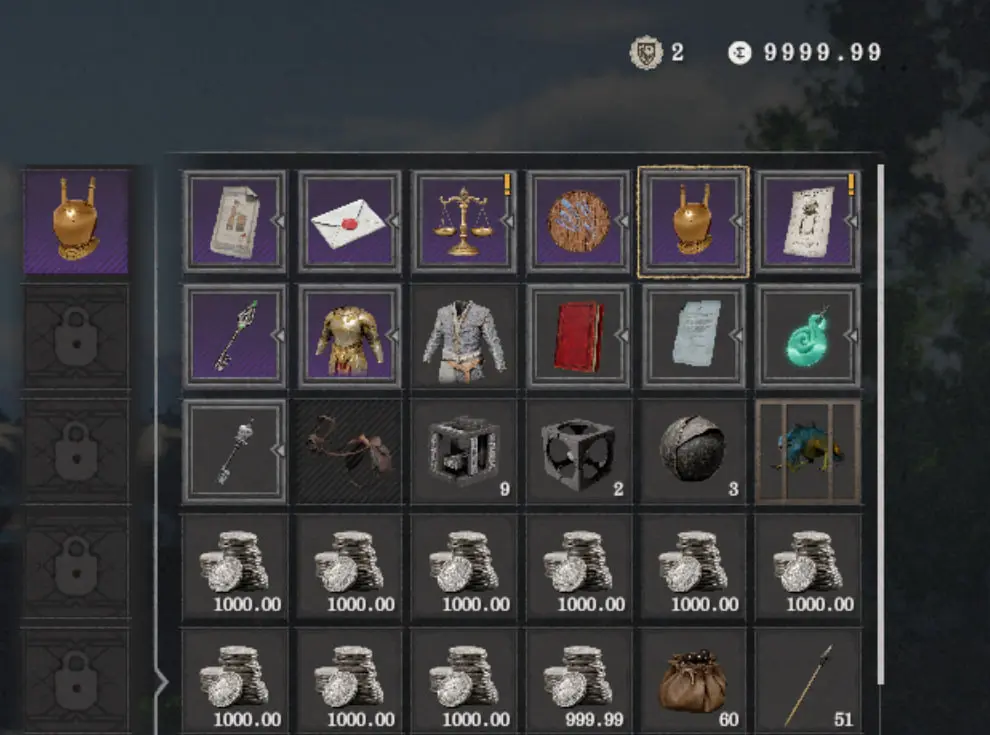The width and height of the screenshot is (990, 735).
Task: Select the red book item
Action: point(579,336)
